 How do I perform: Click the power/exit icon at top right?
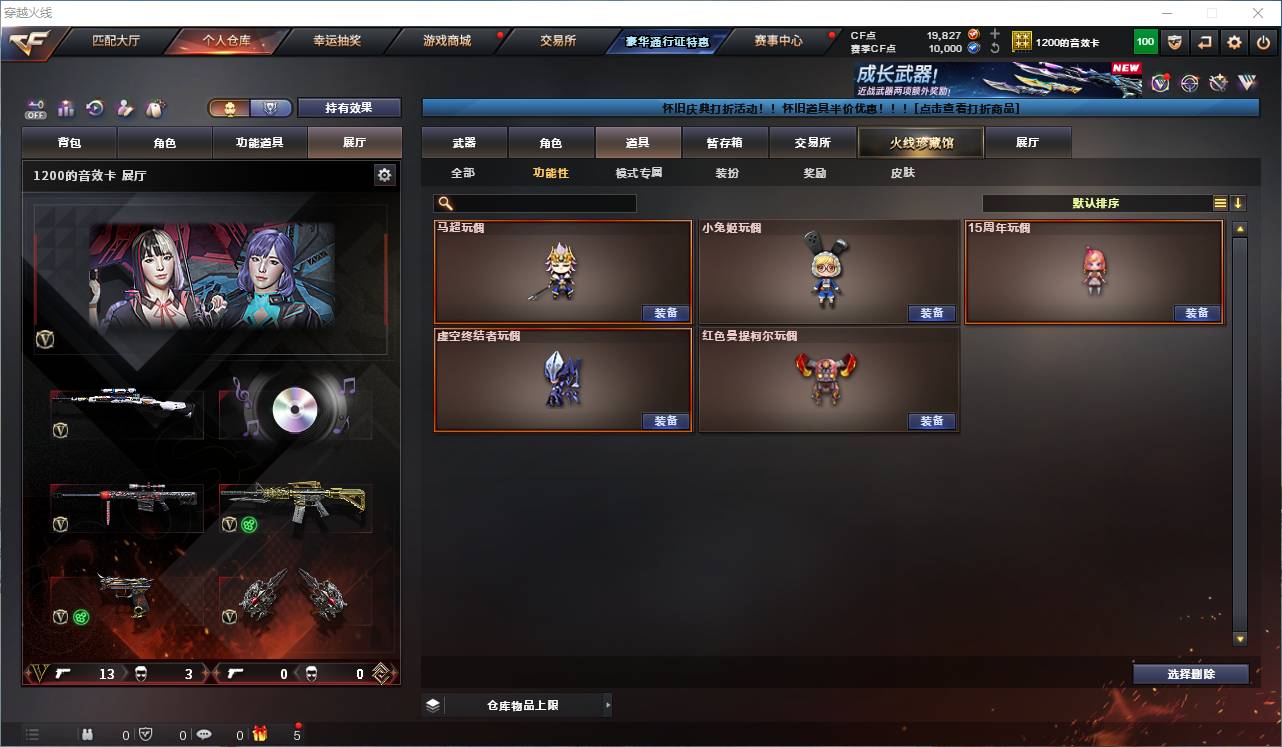tap(1264, 42)
